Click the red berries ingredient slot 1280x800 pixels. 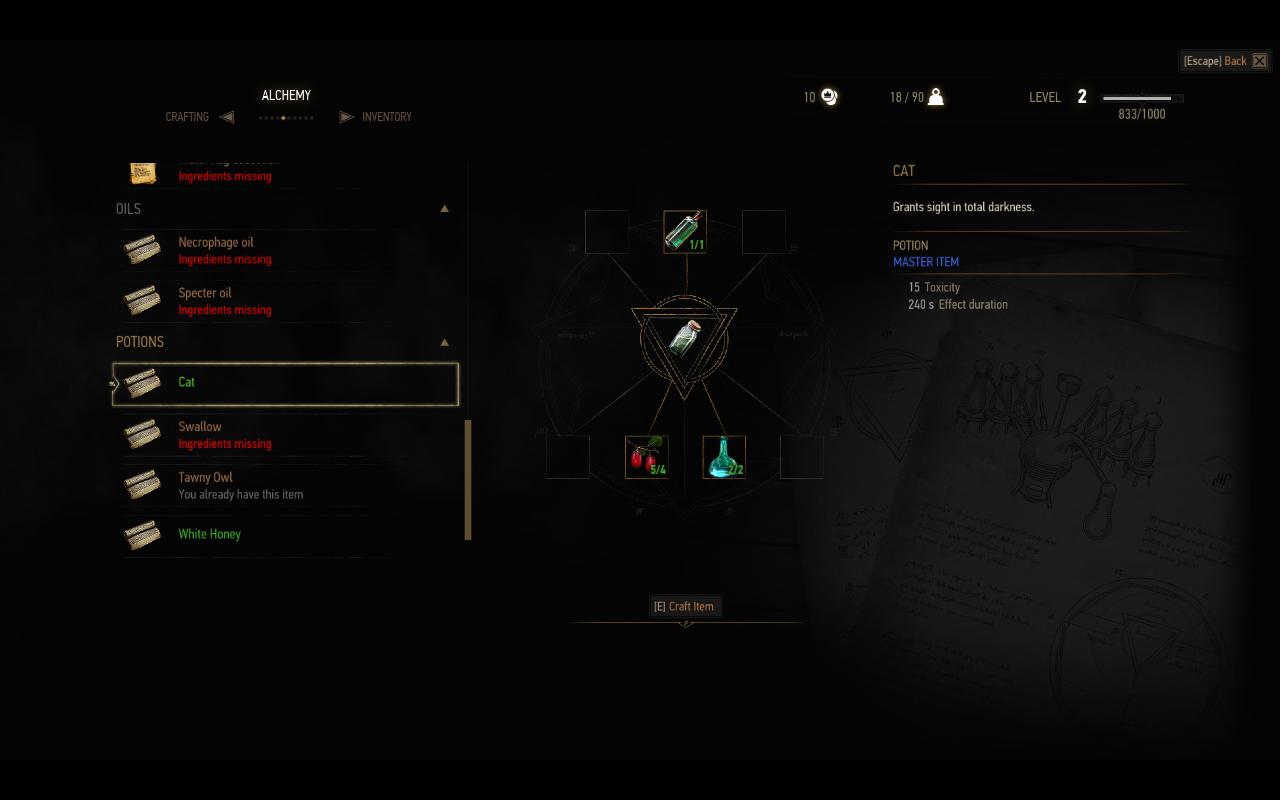646,457
